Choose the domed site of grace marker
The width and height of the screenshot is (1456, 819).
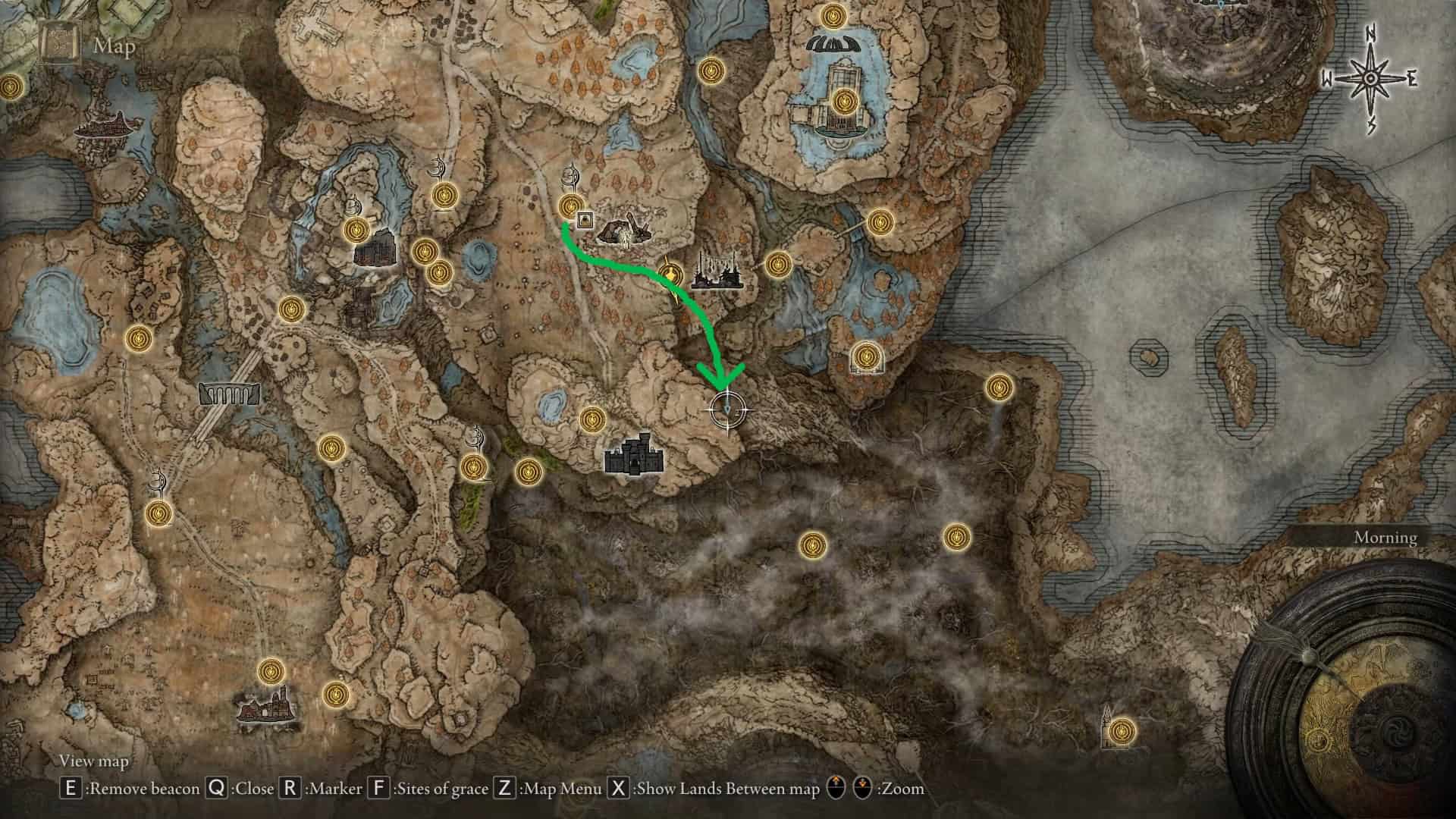(x=864, y=356)
